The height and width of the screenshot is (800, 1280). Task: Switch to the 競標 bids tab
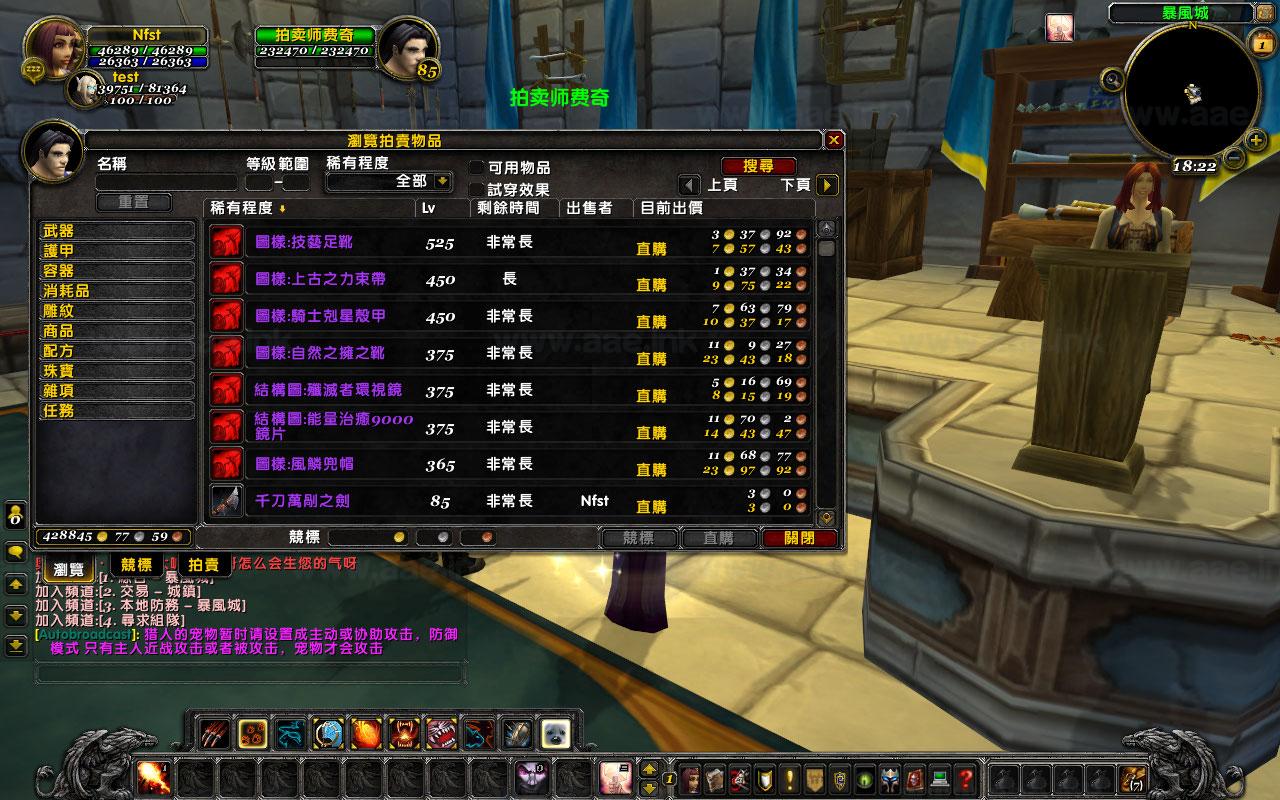click(137, 565)
